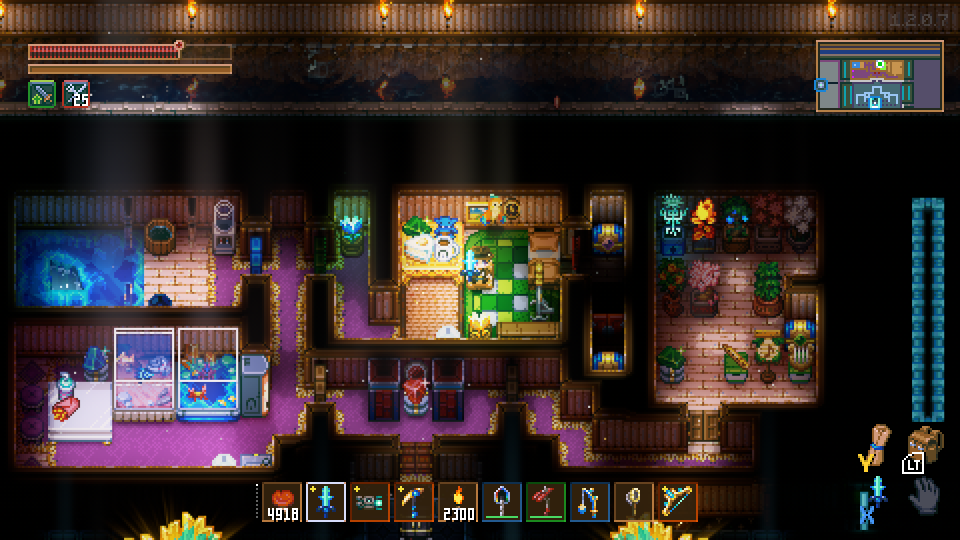Select the tomato food stack slot
960x540 pixels.
click(x=282, y=501)
